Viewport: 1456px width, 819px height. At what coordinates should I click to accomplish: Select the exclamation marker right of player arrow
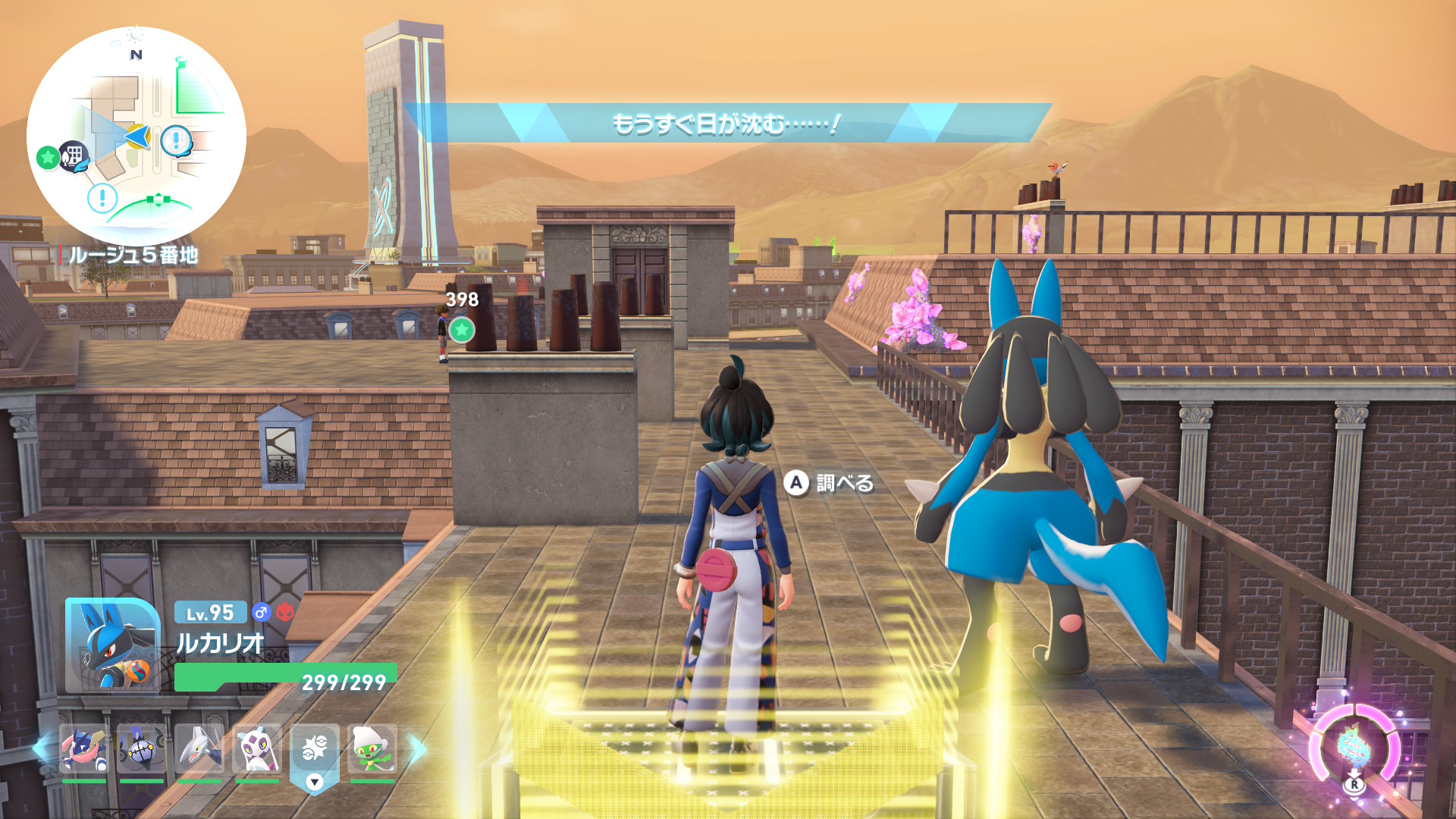pyautogui.click(x=176, y=140)
